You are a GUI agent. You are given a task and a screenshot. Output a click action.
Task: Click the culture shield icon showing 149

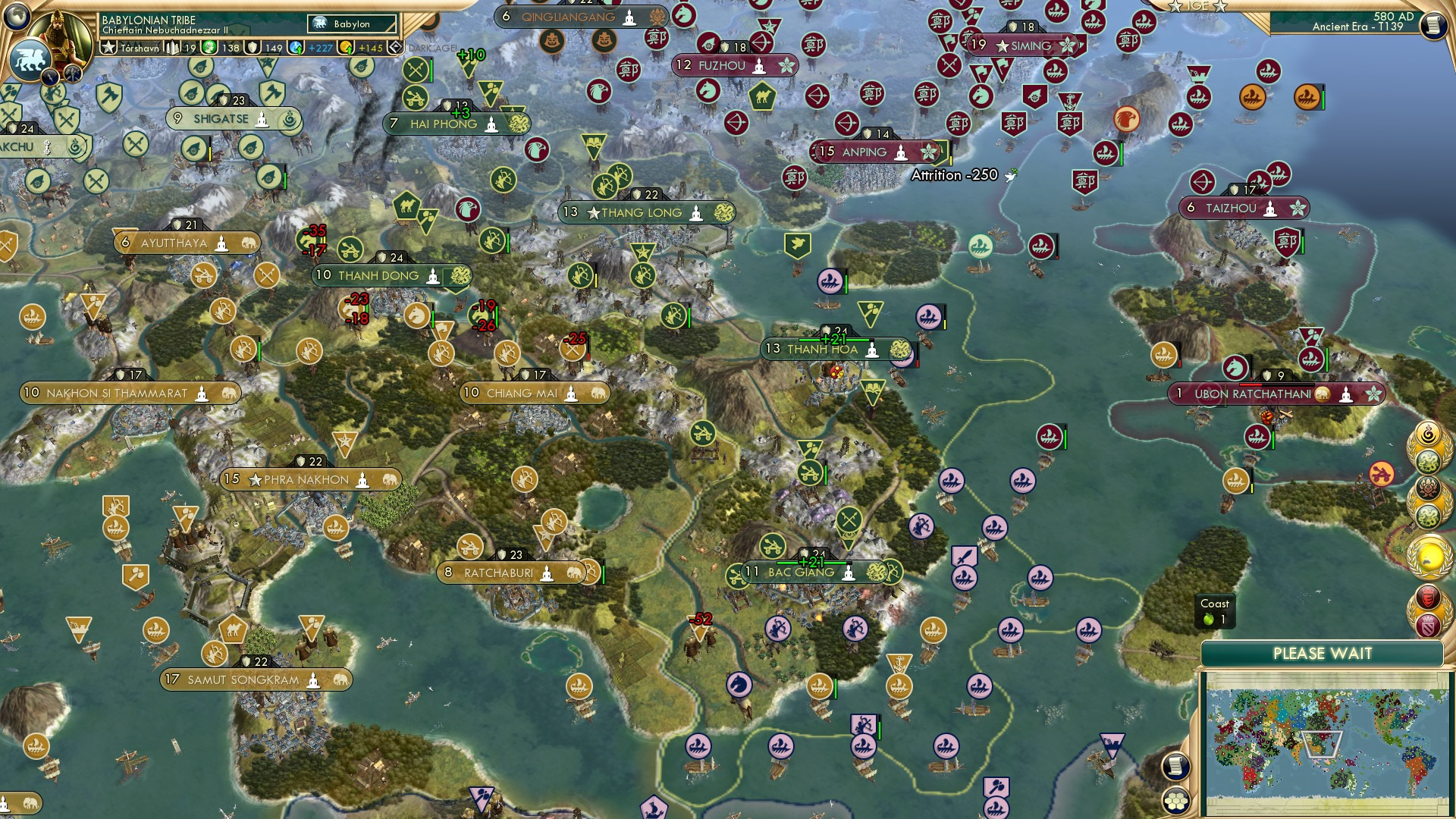[253, 47]
